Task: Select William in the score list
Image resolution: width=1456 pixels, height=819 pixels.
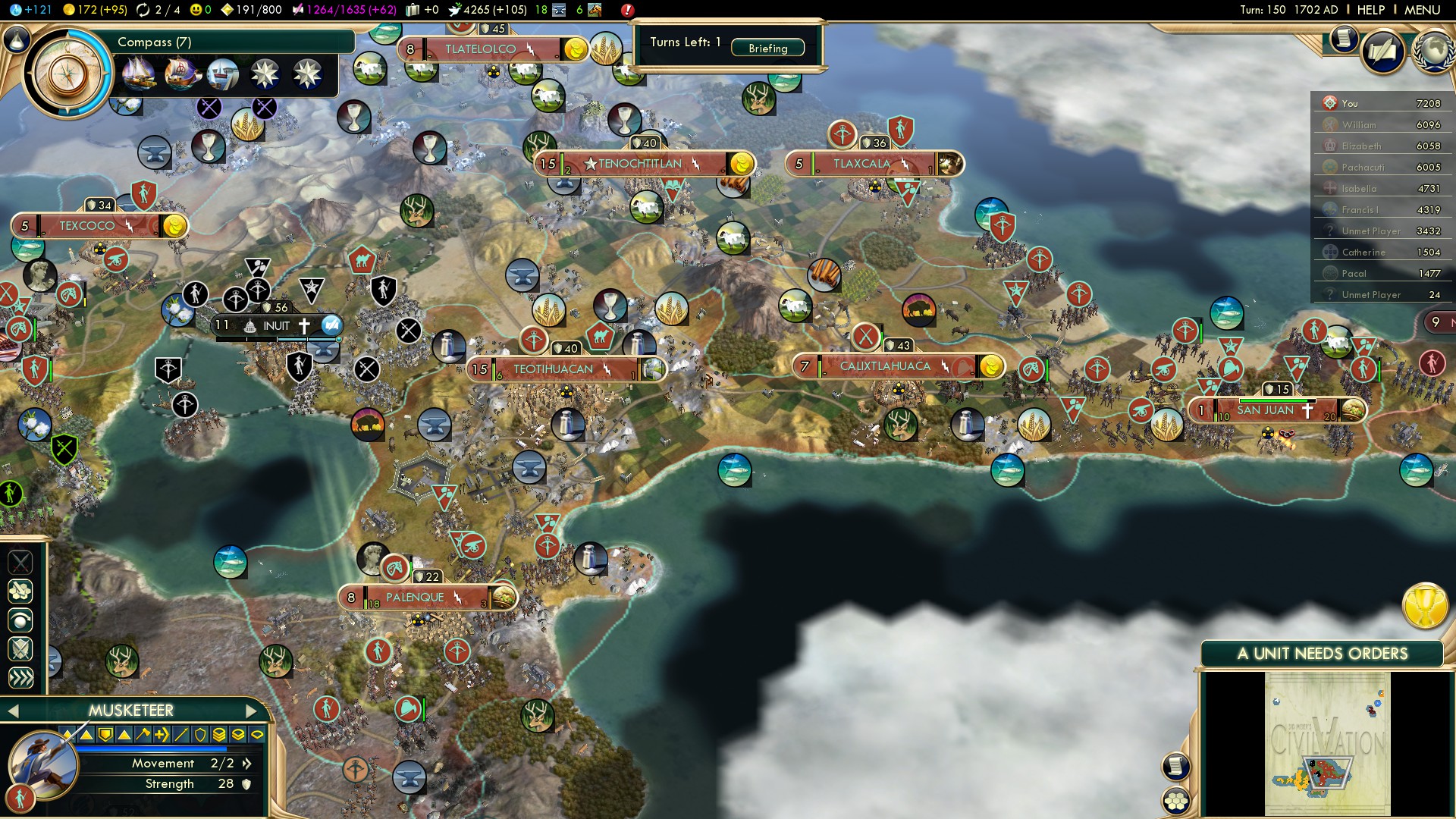Action: coord(1359,124)
